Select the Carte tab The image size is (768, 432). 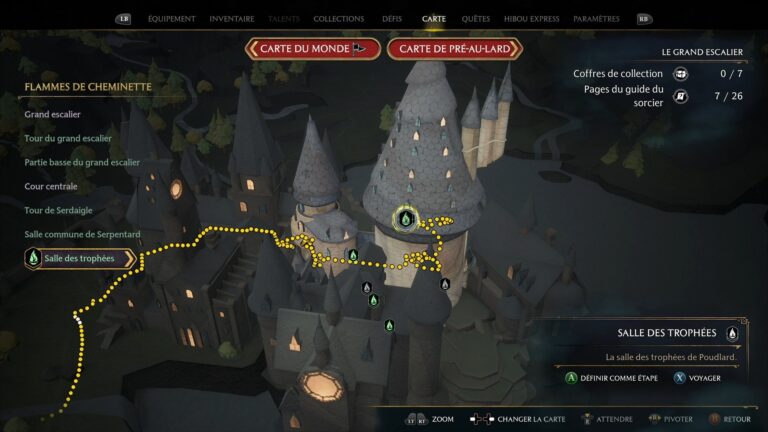[434, 19]
